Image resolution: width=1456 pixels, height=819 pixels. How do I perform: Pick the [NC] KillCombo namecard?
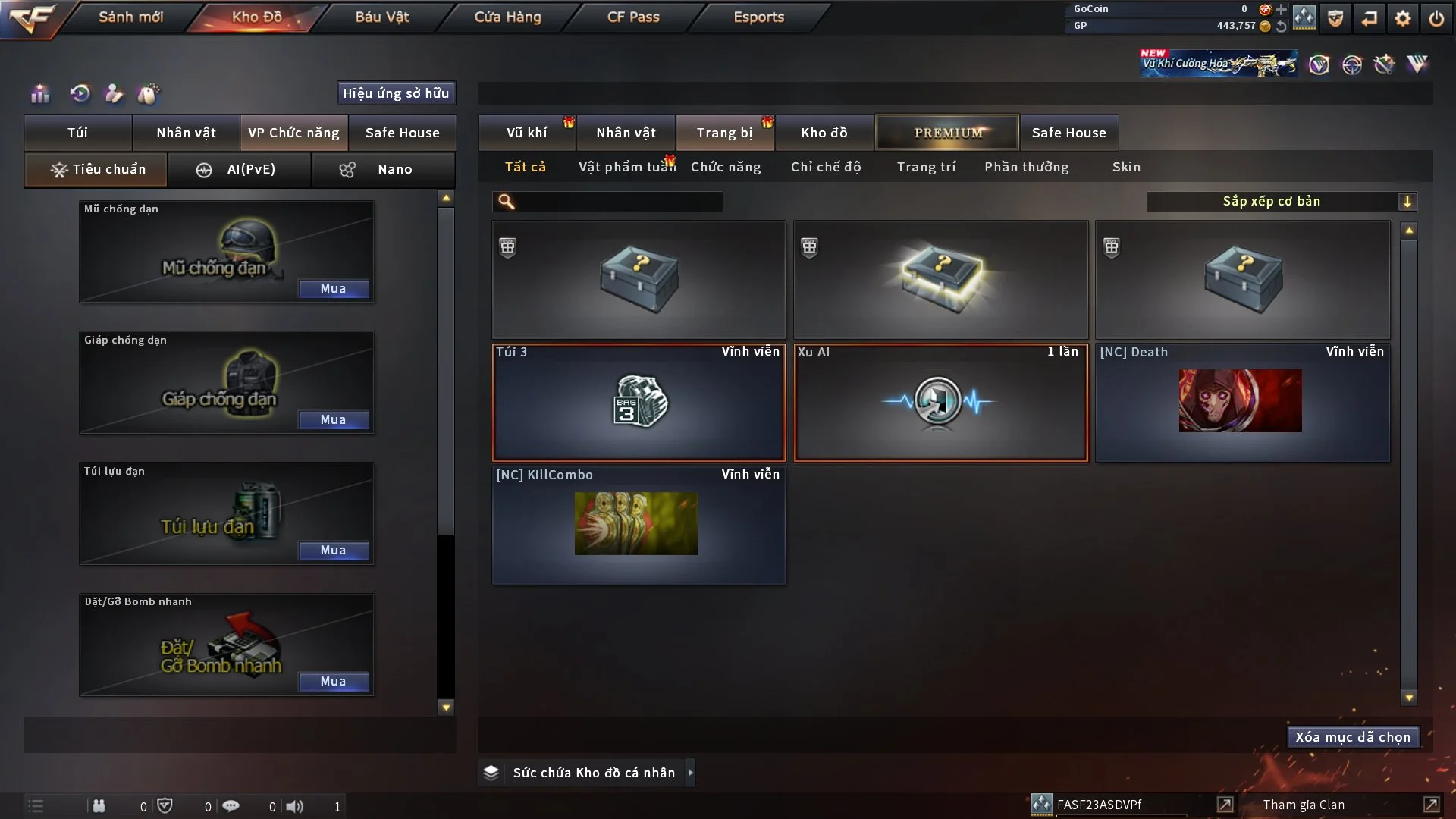click(x=639, y=525)
